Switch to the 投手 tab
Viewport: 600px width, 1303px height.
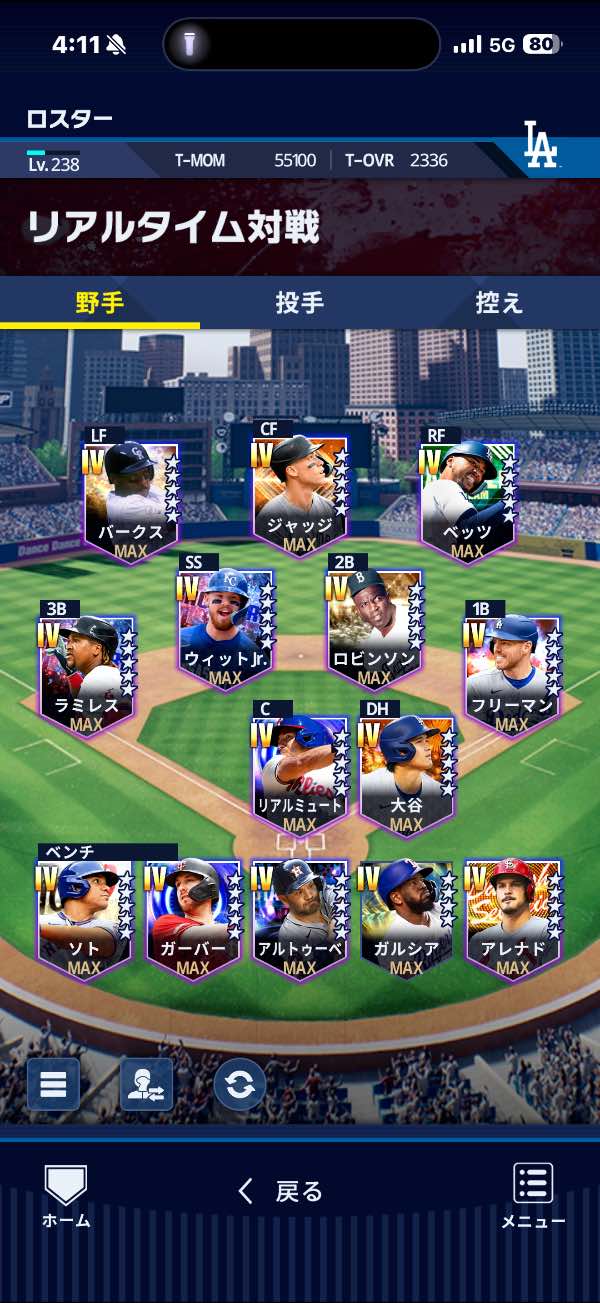point(299,303)
